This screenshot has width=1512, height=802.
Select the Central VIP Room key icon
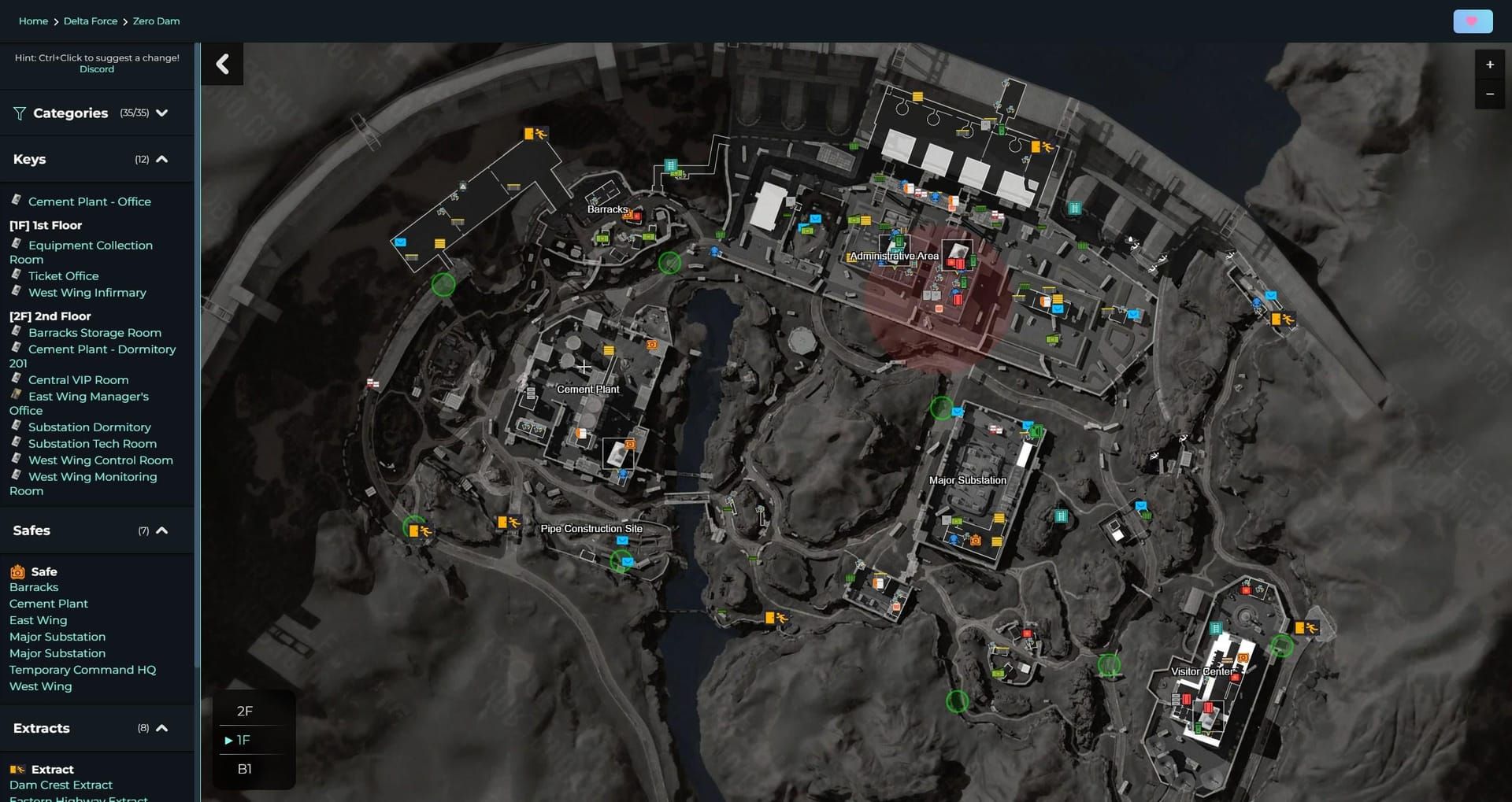[x=17, y=379]
